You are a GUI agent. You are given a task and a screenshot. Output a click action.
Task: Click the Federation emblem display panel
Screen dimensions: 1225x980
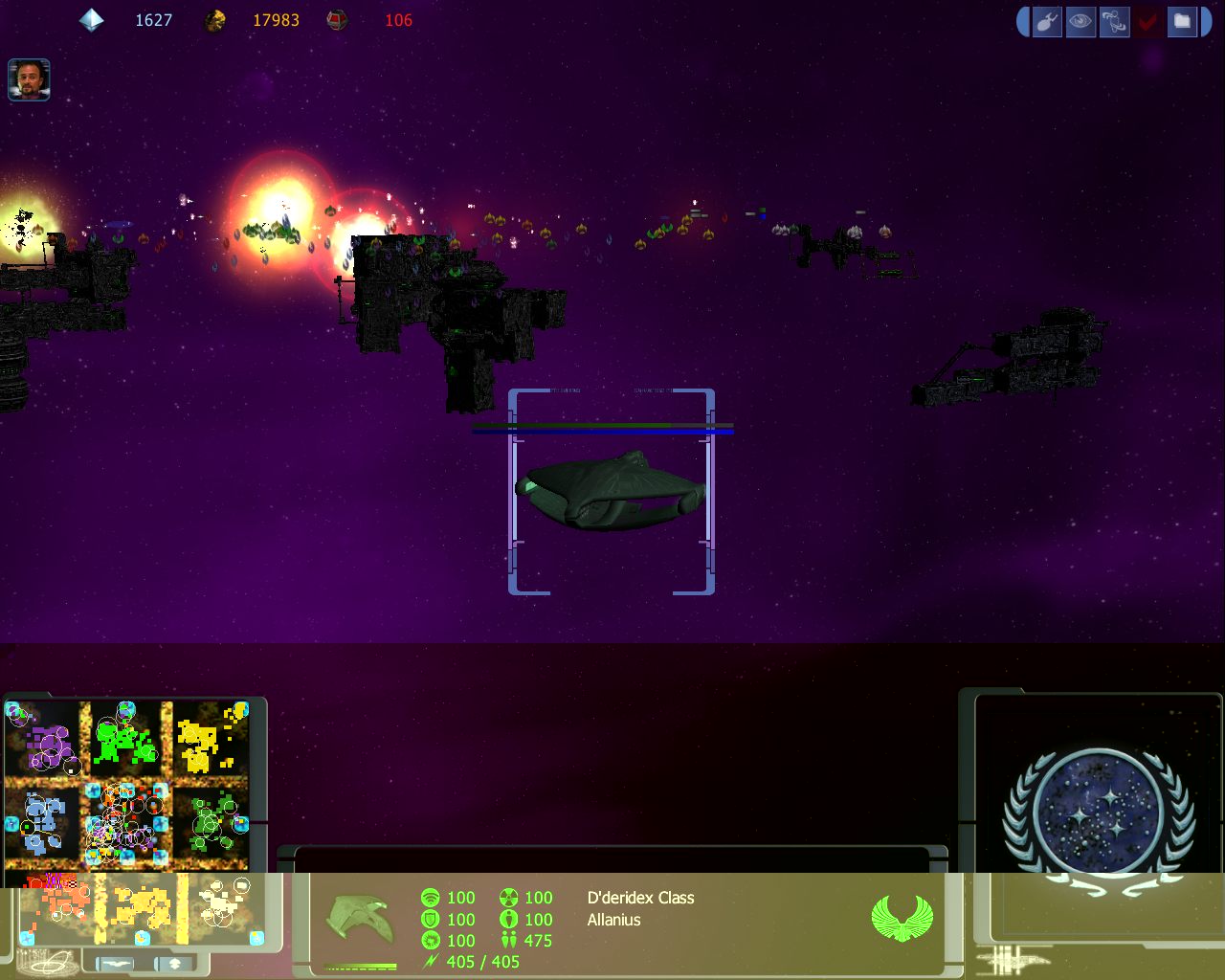click(1099, 814)
